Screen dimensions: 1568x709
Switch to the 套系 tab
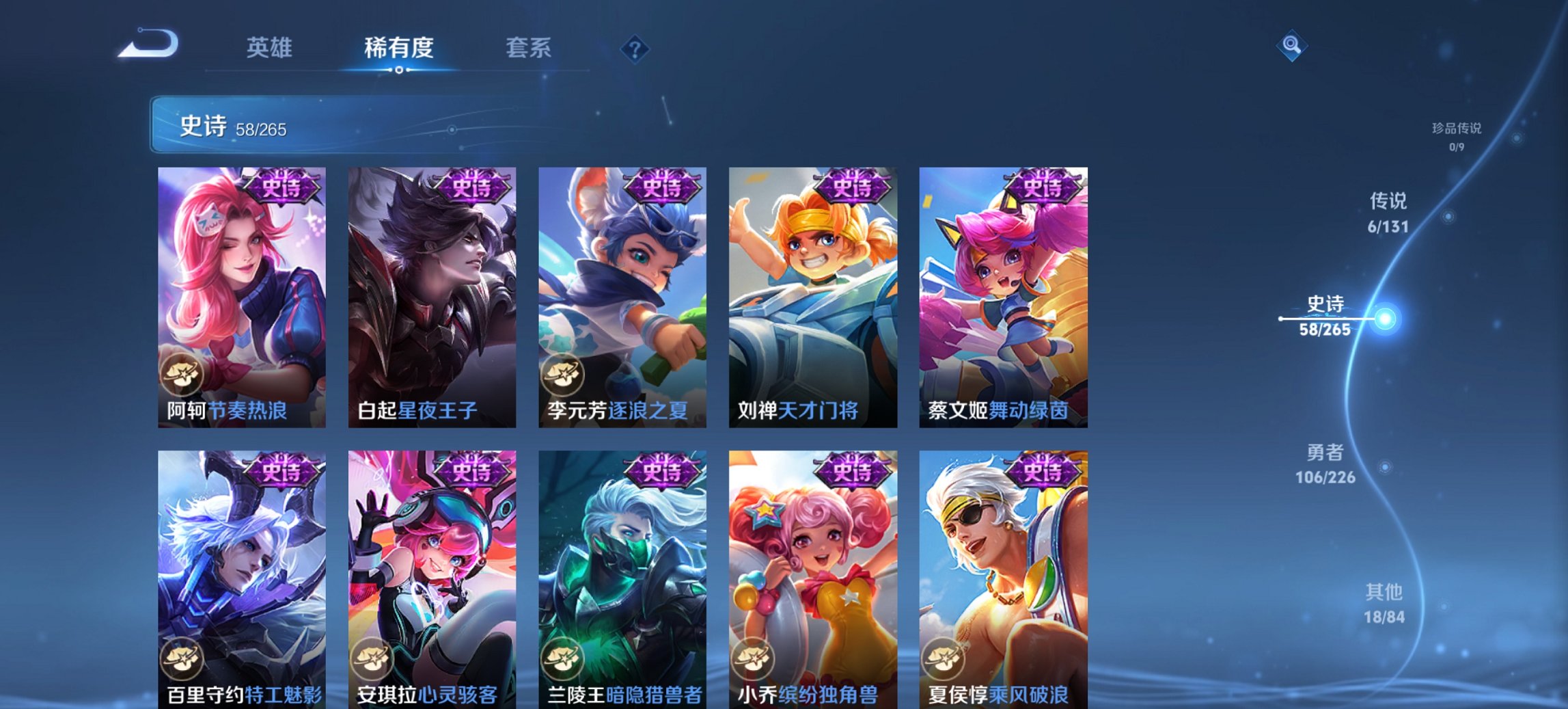pyautogui.click(x=529, y=48)
